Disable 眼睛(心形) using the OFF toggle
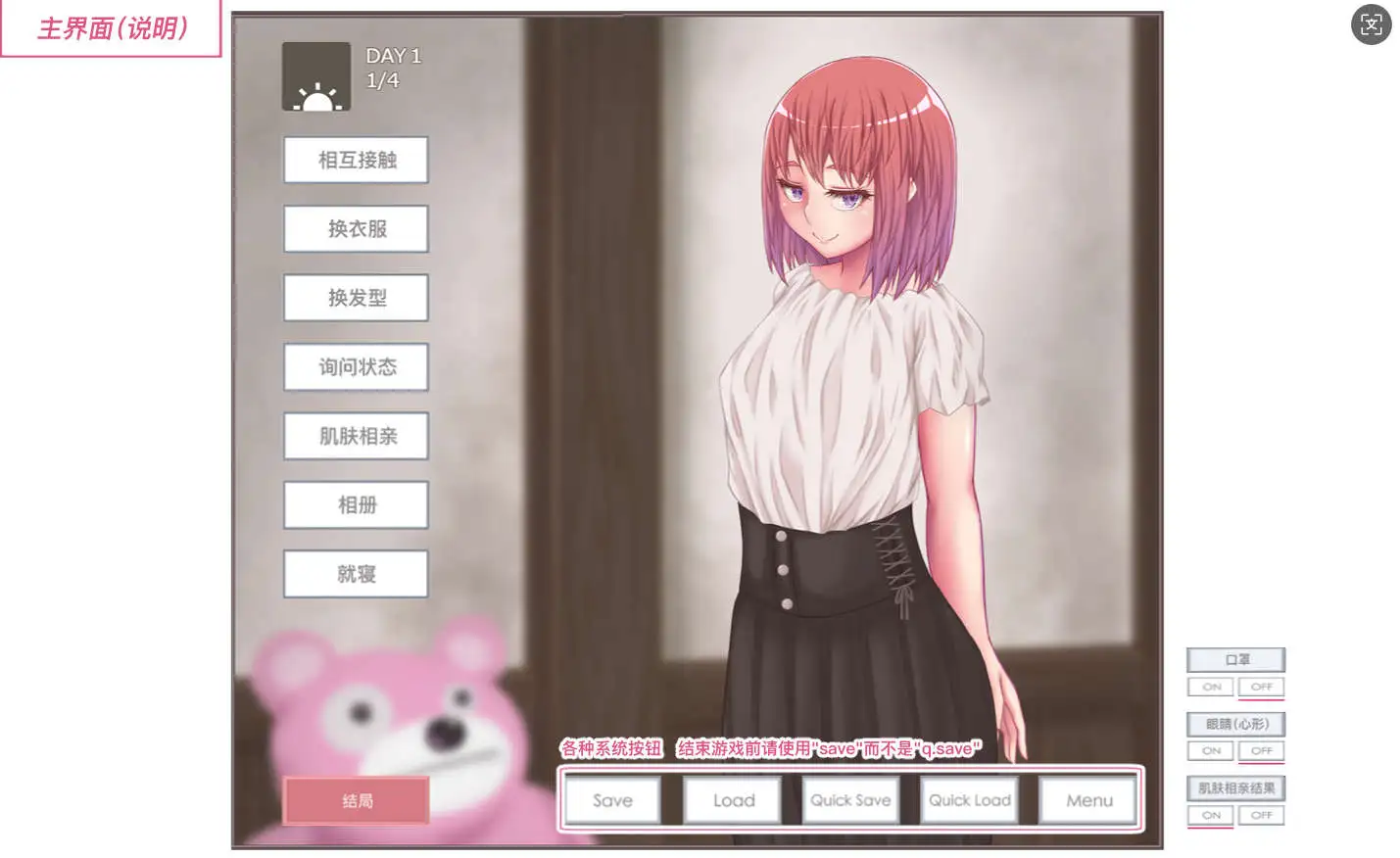The height and width of the screenshot is (858, 1400). (1262, 751)
